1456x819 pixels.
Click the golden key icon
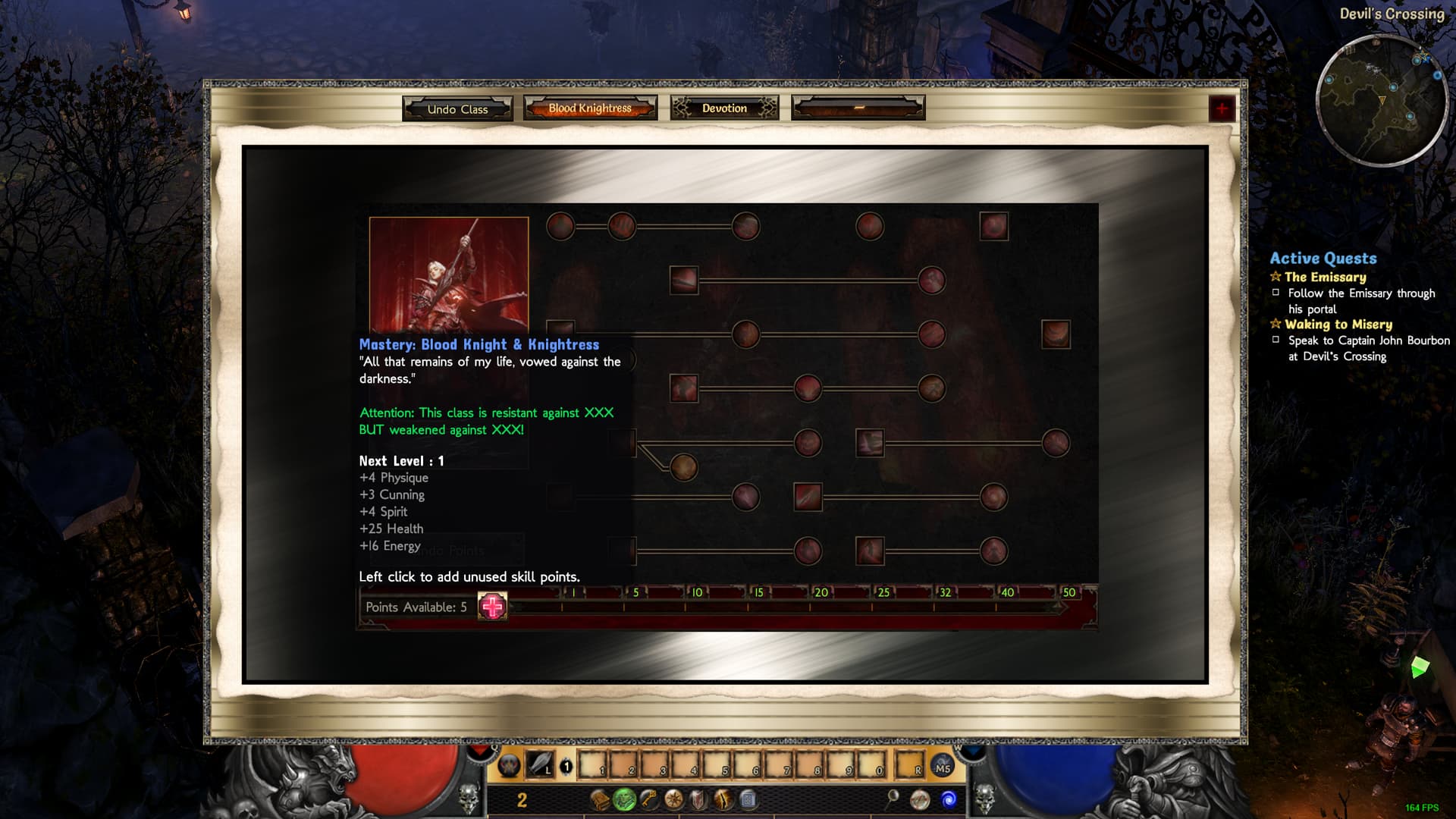[648, 799]
